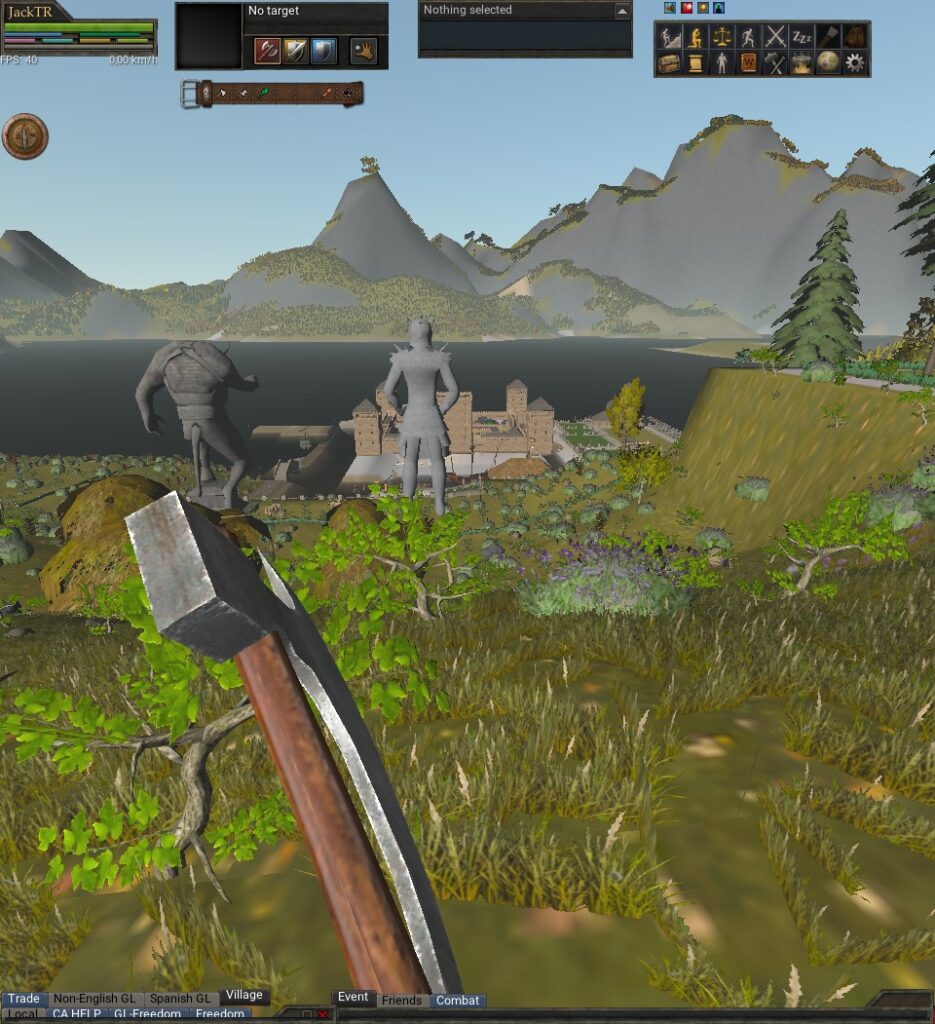Activate the Zzz sleep icon
Screen dimensions: 935x1024
pos(802,37)
